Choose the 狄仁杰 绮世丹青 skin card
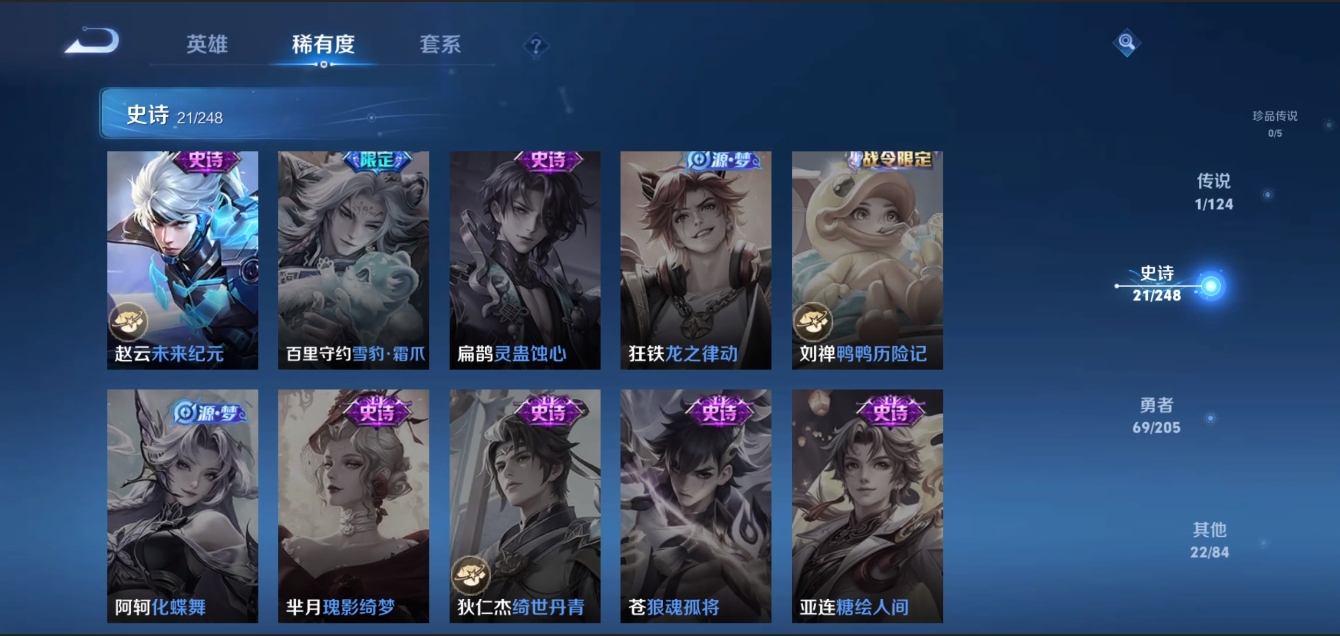Image resolution: width=1340 pixels, height=636 pixels. (x=525, y=505)
